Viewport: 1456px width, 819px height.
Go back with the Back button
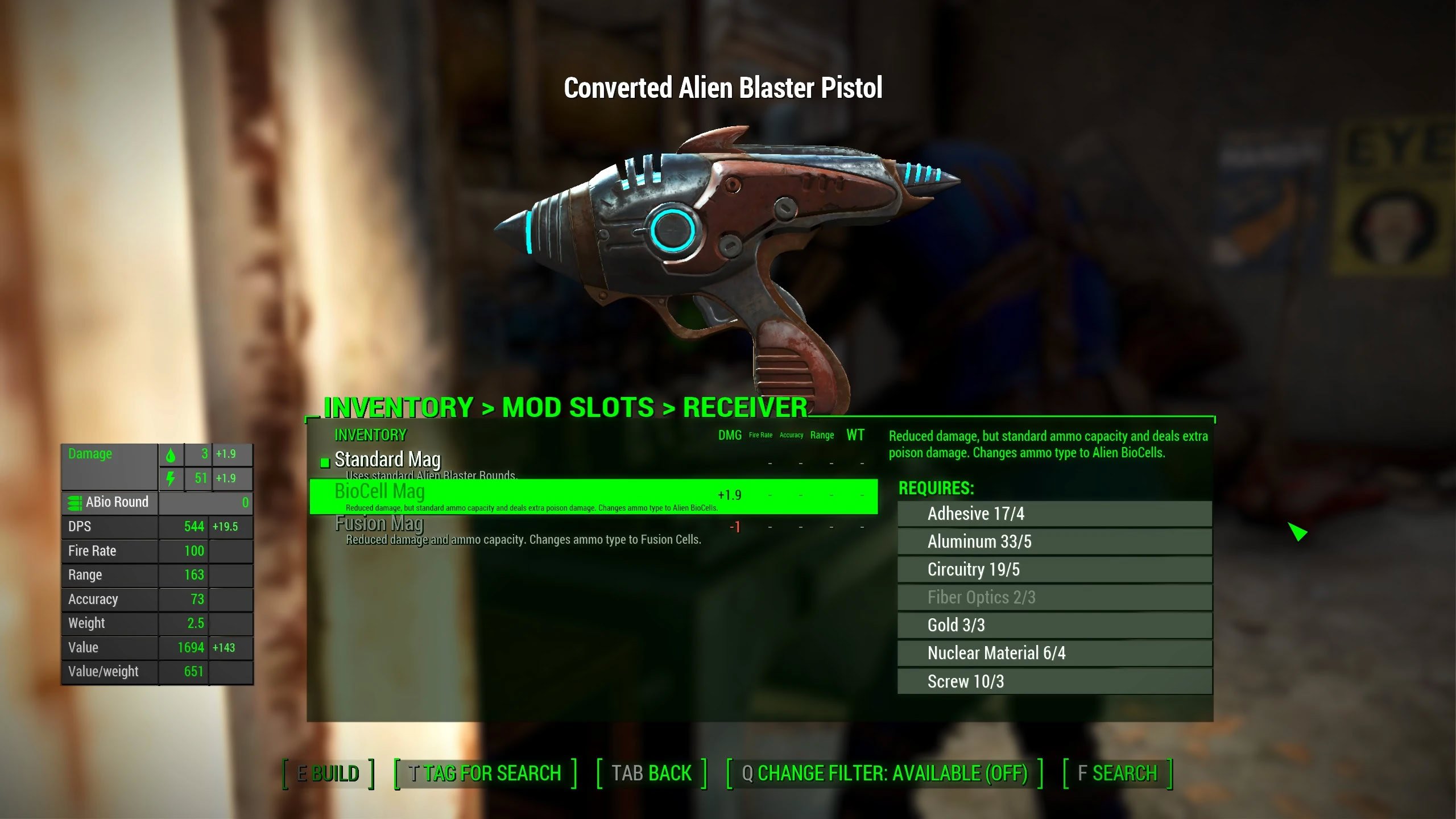[651, 773]
